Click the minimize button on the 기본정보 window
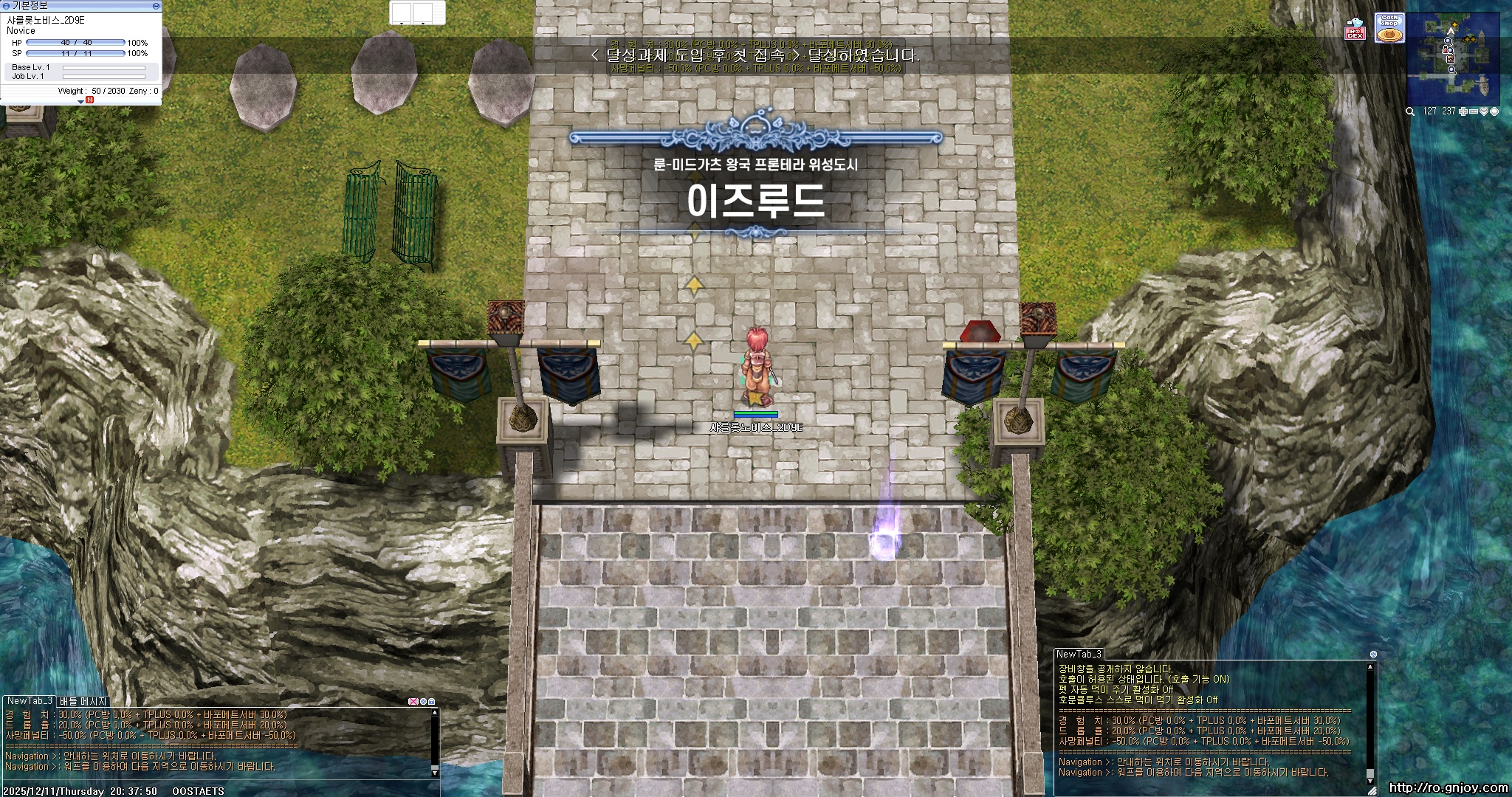This screenshot has height=797, width=1512. 157,7
